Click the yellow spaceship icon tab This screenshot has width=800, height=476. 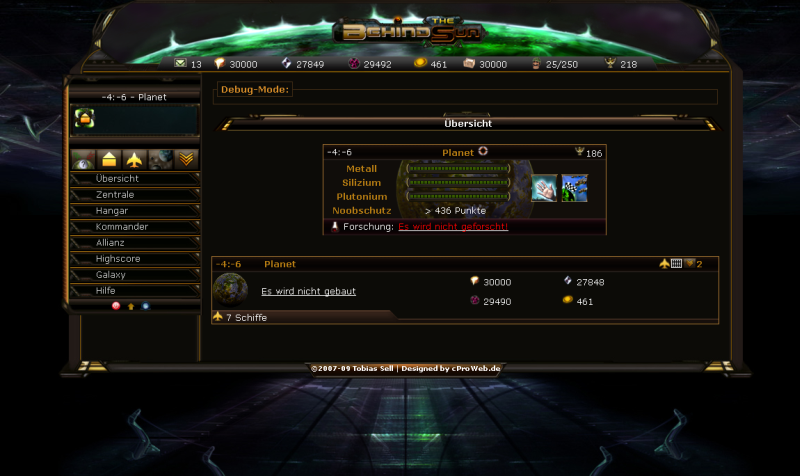click(x=135, y=160)
